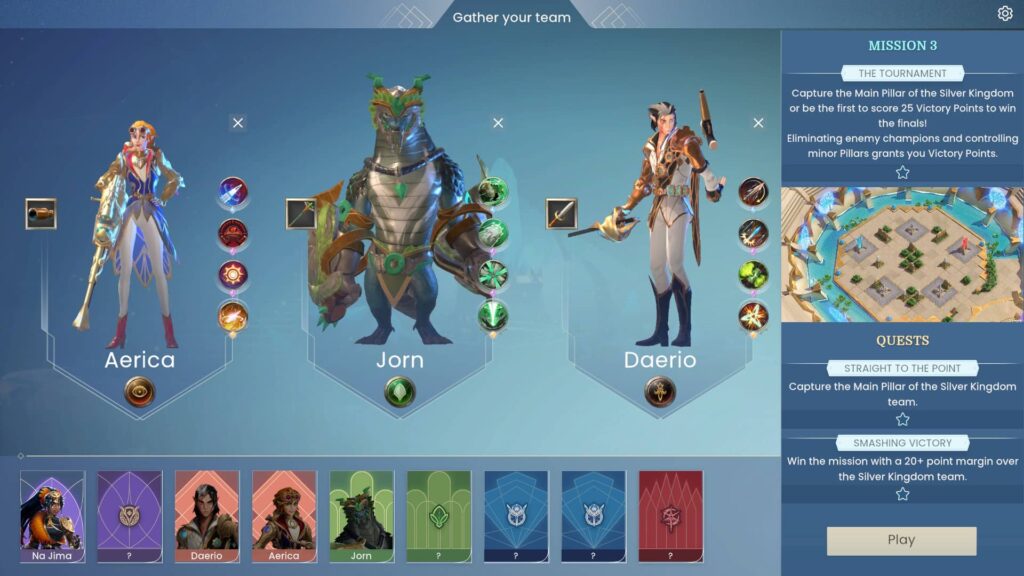Remove Aerica from the team
The width and height of the screenshot is (1024, 576).
point(237,123)
